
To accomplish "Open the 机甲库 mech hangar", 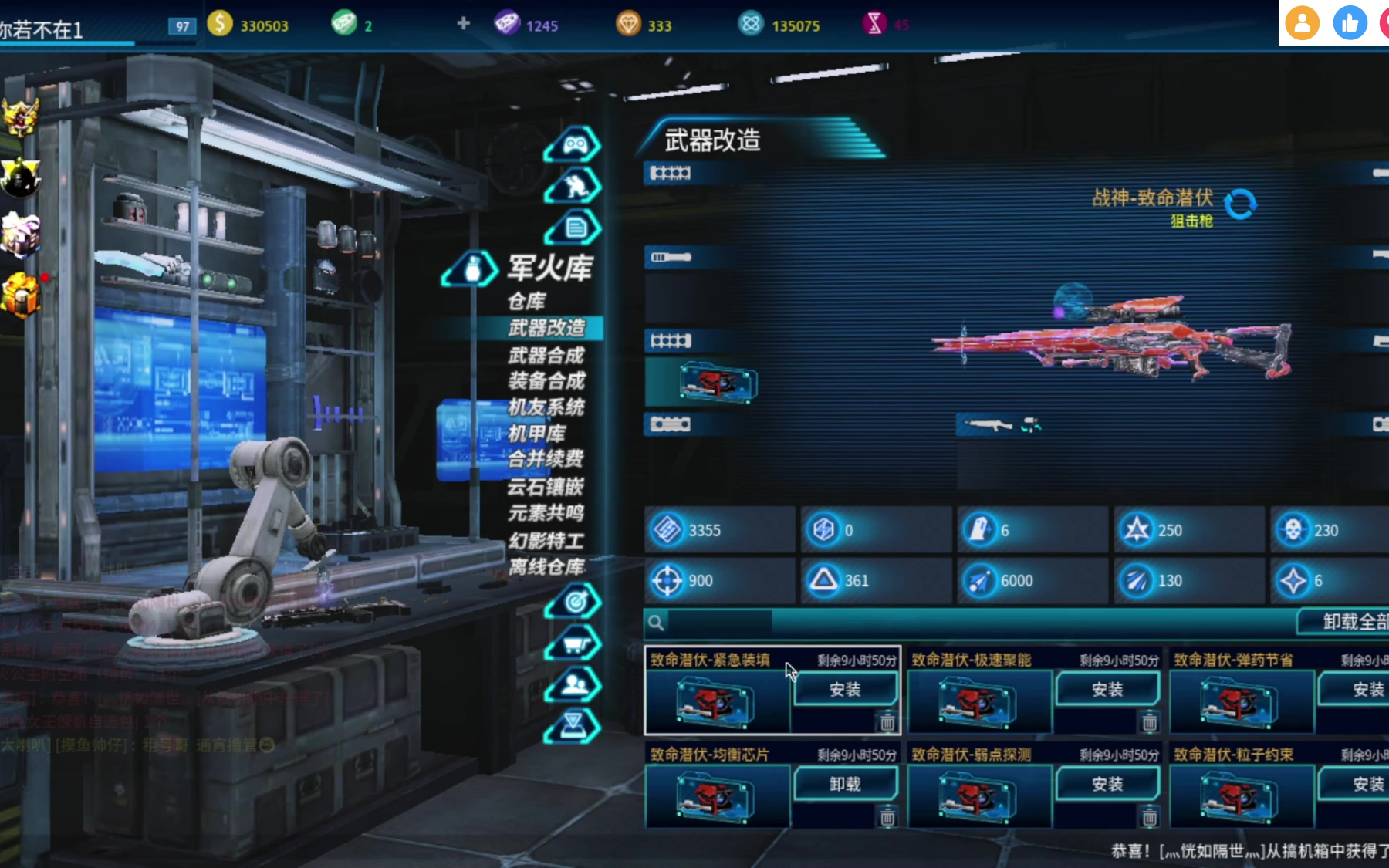I will coord(537,433).
